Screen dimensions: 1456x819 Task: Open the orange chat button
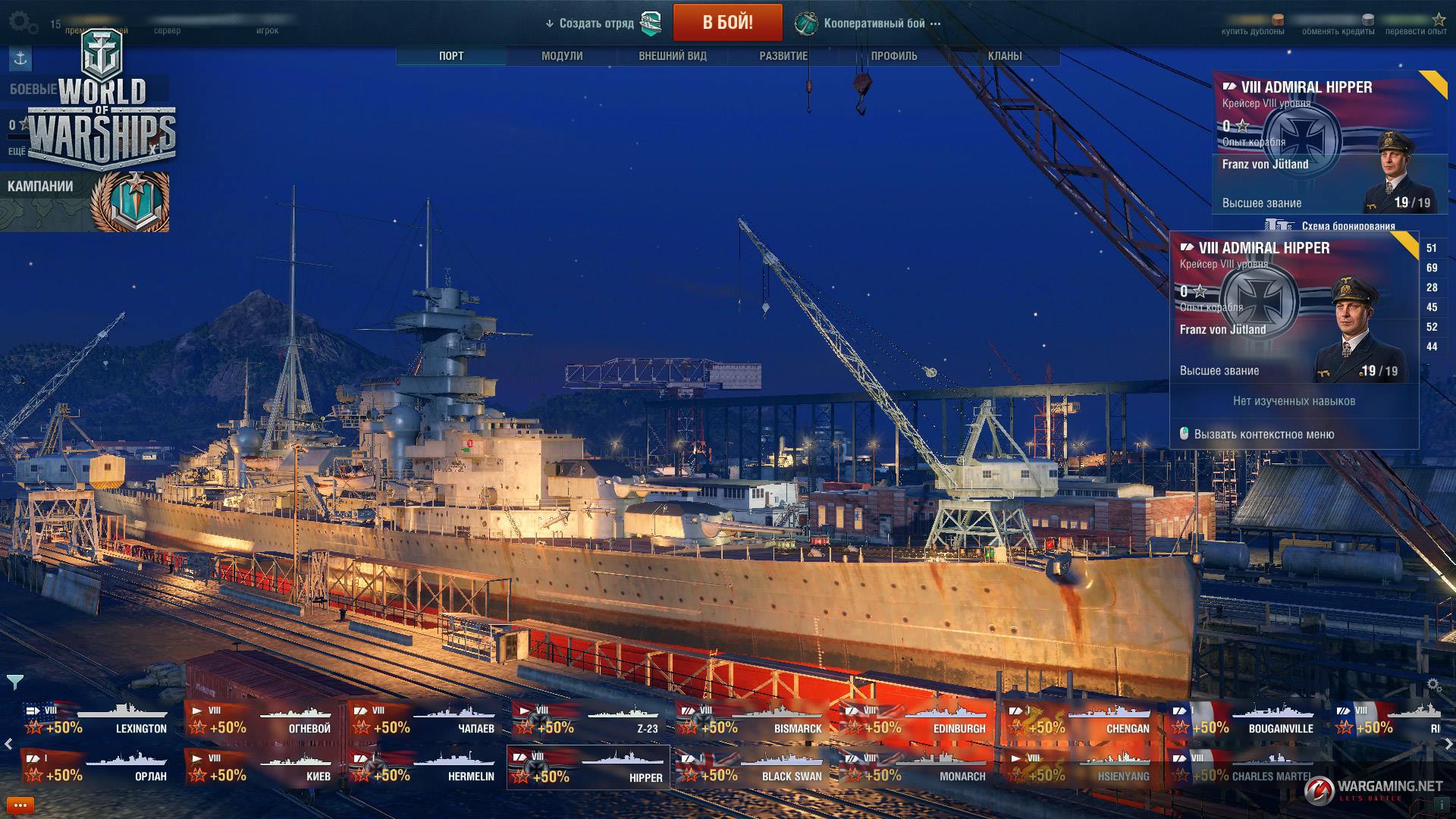[x=20, y=805]
